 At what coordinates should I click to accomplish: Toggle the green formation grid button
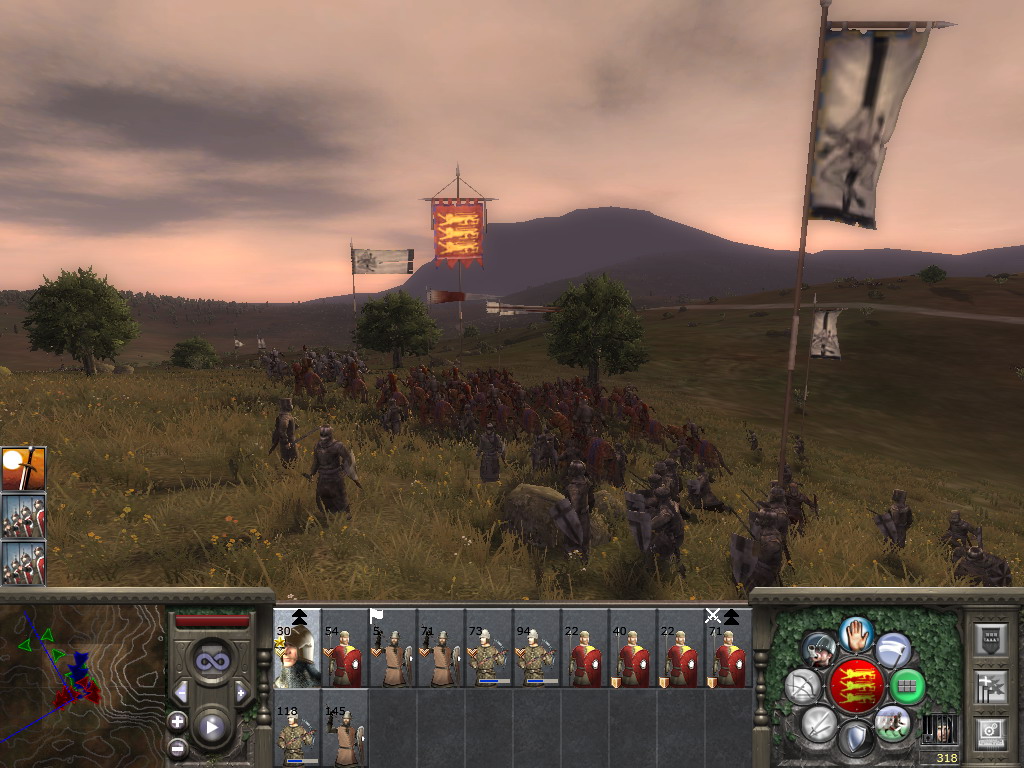click(x=907, y=686)
